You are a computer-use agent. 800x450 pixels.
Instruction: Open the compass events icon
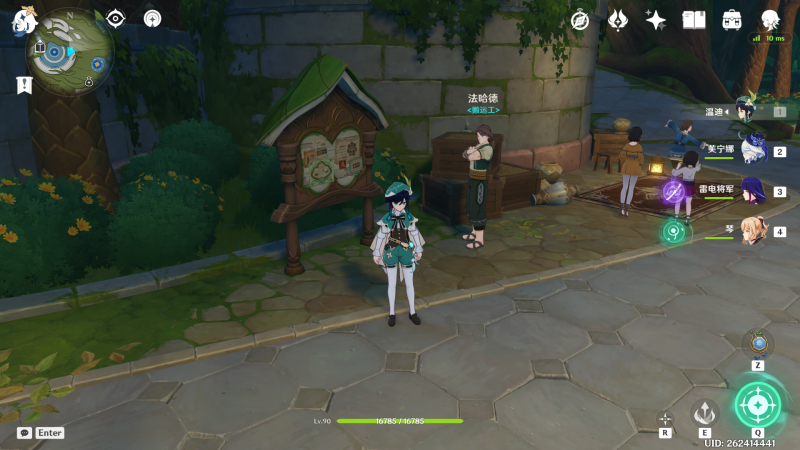580,20
